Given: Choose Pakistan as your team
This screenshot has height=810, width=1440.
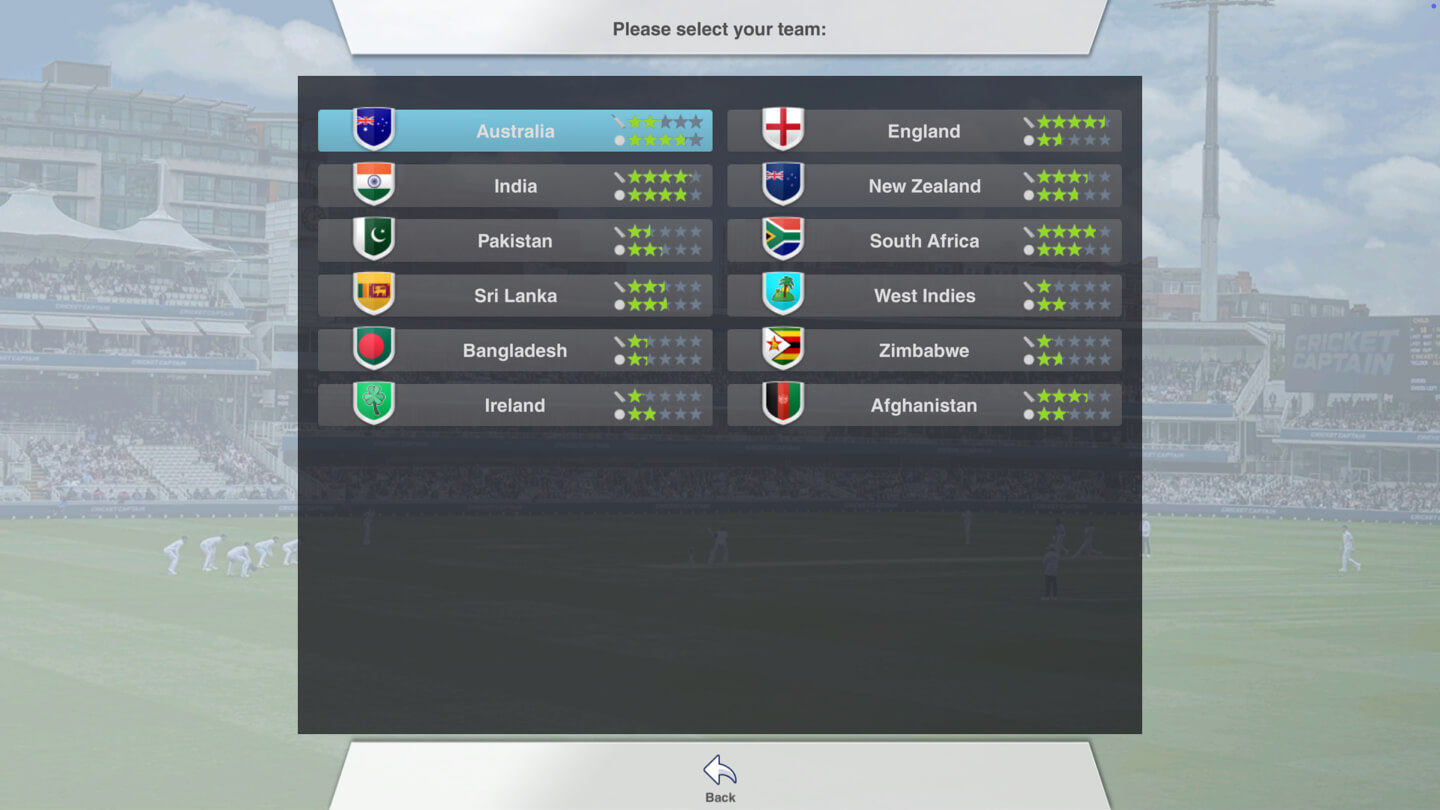Looking at the screenshot, I should tap(515, 241).
